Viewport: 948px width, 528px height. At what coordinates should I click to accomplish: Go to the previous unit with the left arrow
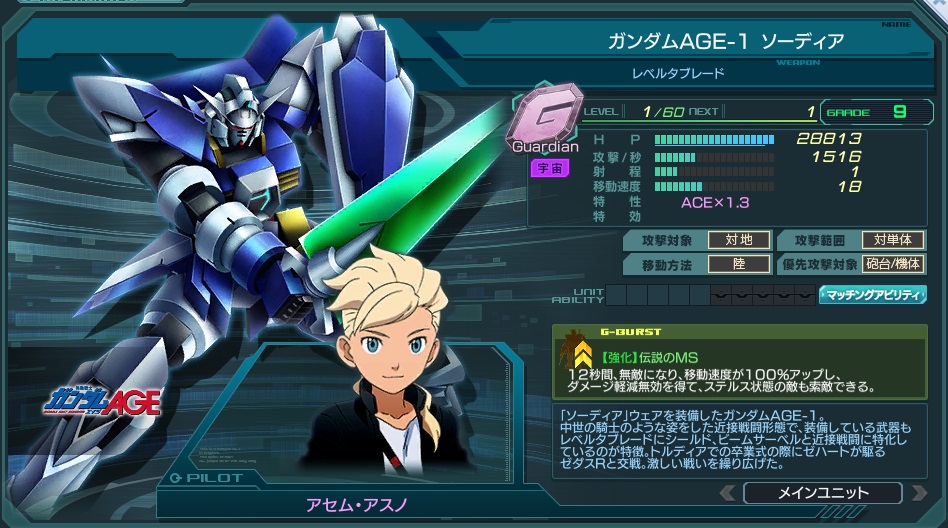[x=728, y=493]
